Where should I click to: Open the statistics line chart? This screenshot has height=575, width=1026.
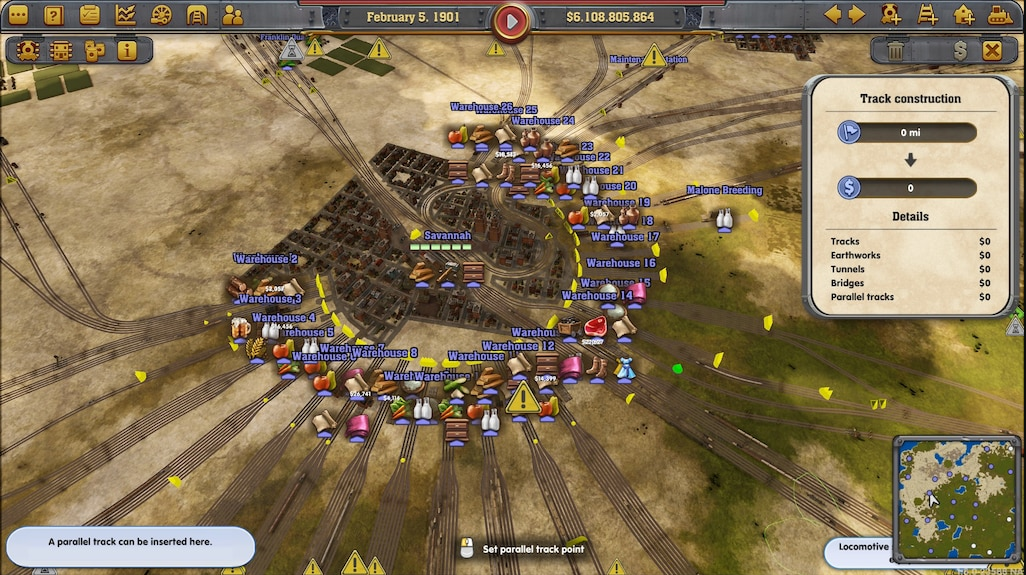tap(126, 15)
